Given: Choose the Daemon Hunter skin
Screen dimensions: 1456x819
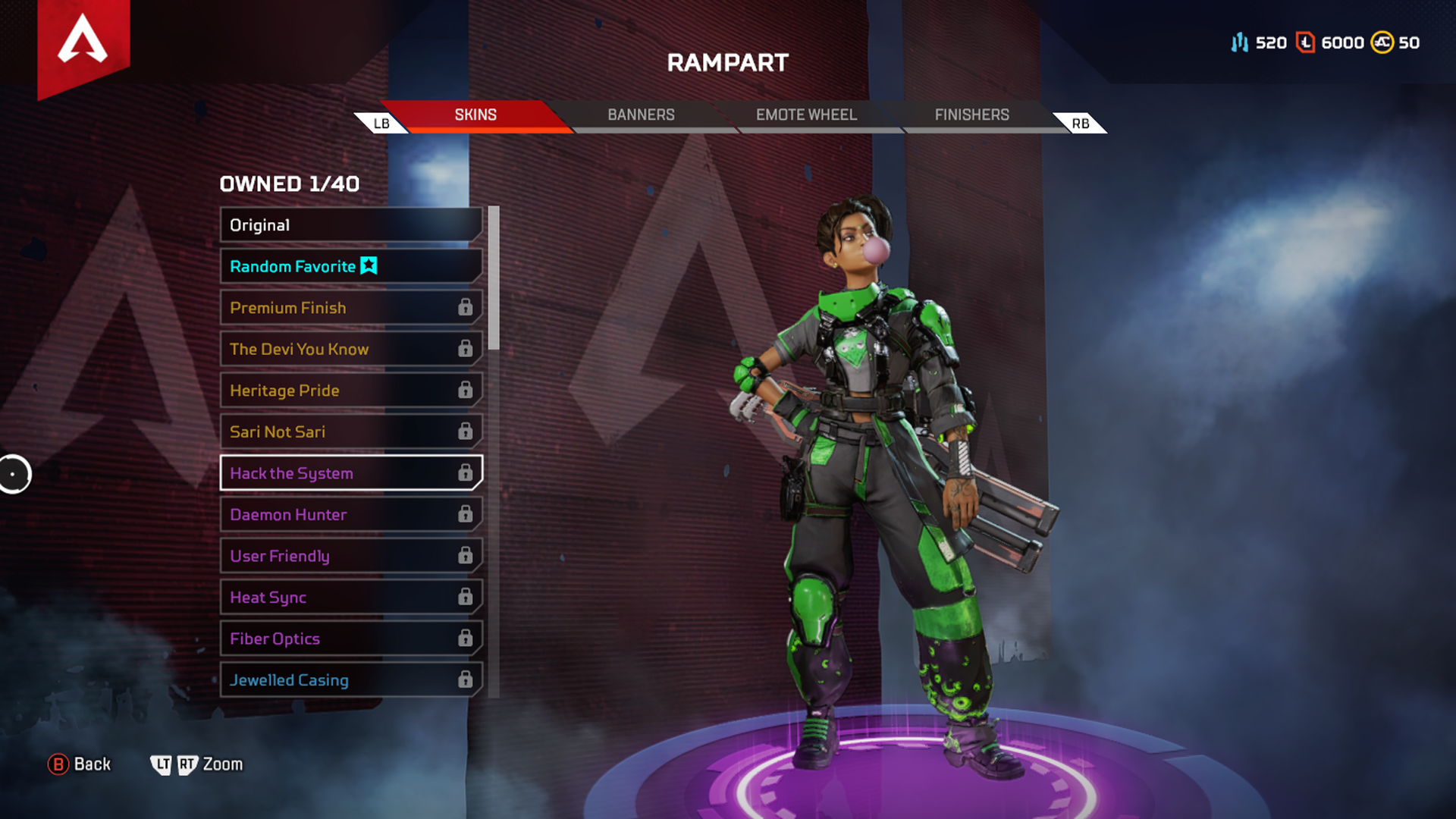Looking at the screenshot, I should tap(351, 515).
